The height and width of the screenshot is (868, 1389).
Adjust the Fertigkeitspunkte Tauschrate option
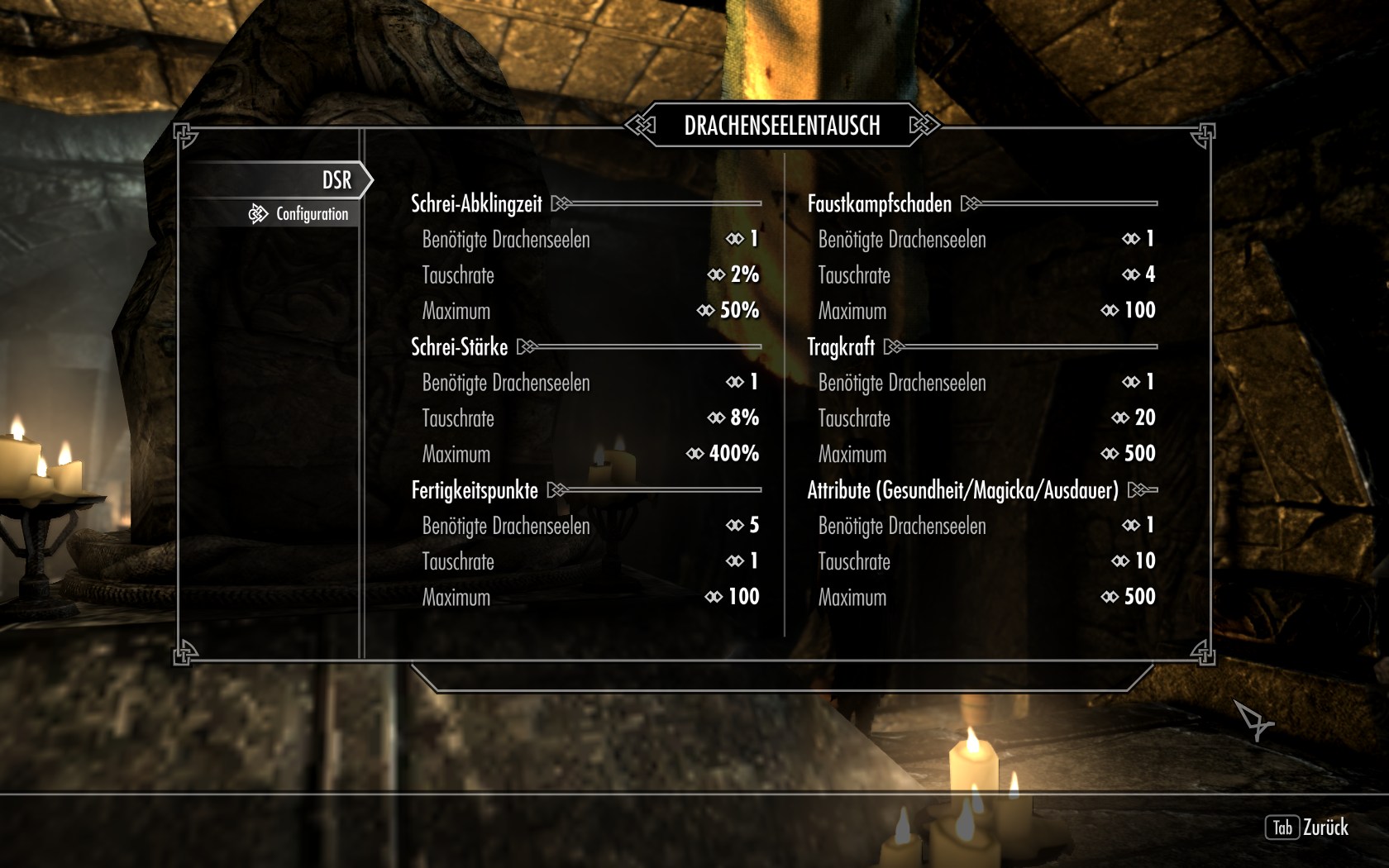click(589, 561)
